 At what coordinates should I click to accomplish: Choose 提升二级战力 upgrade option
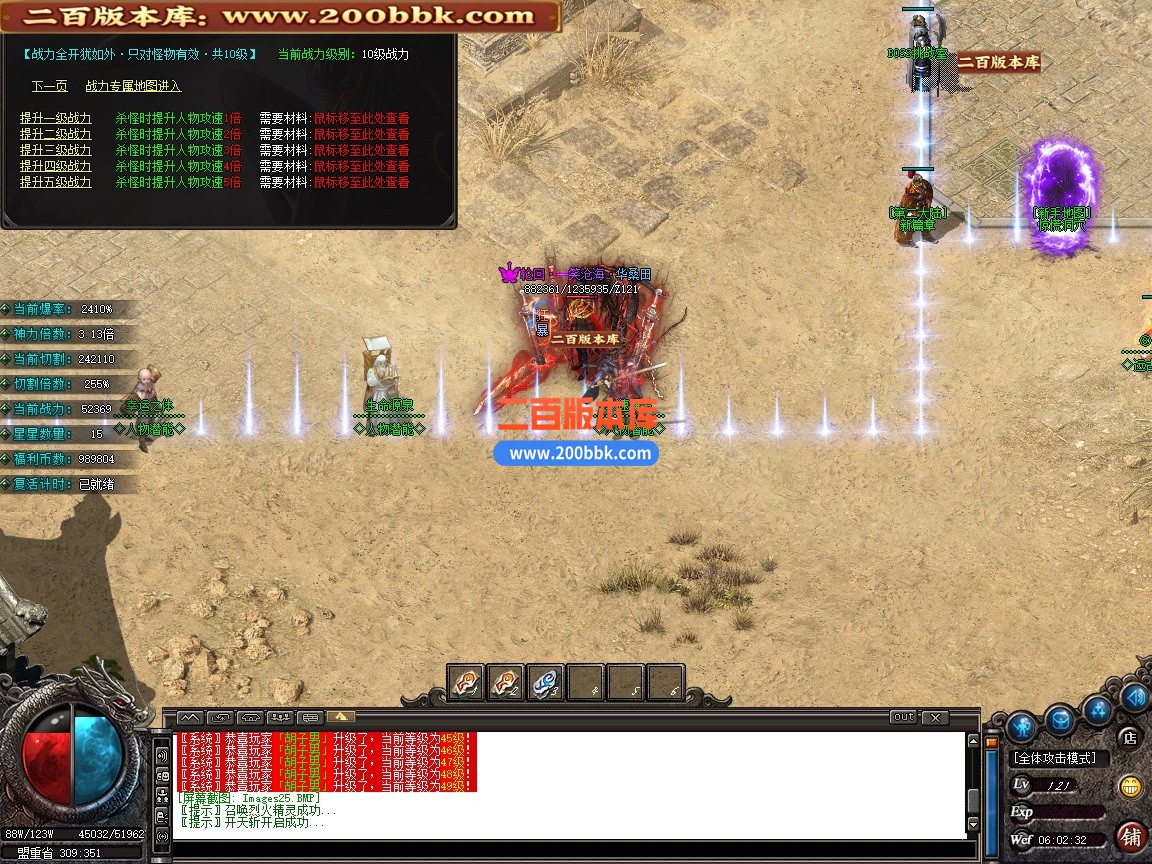55,134
